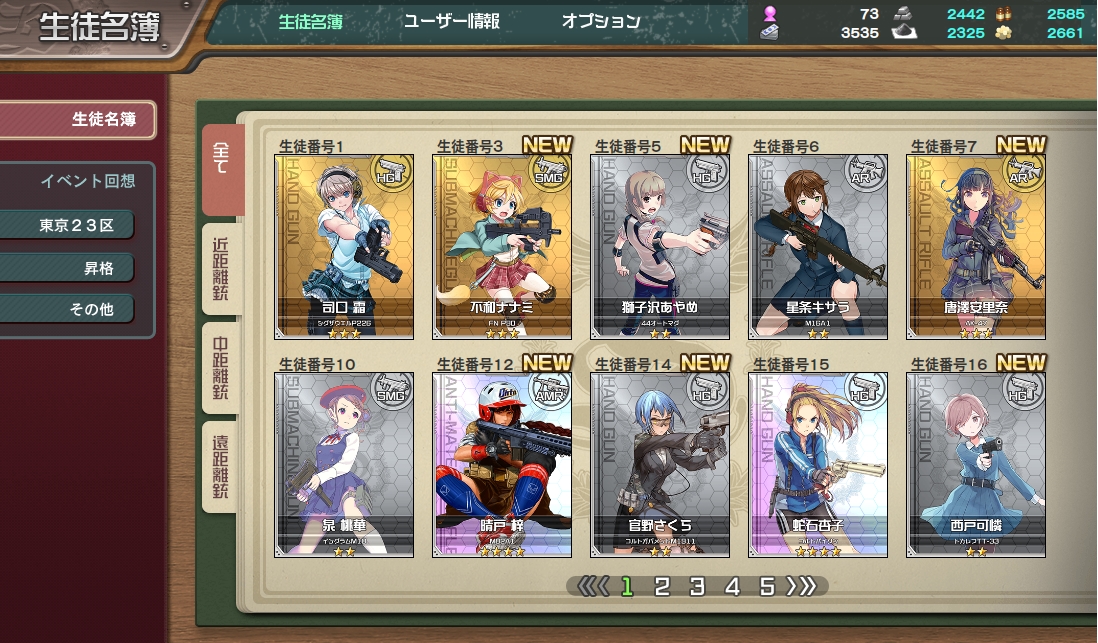
Task: View 獅子沢あやめ's student card
Action: point(660,246)
